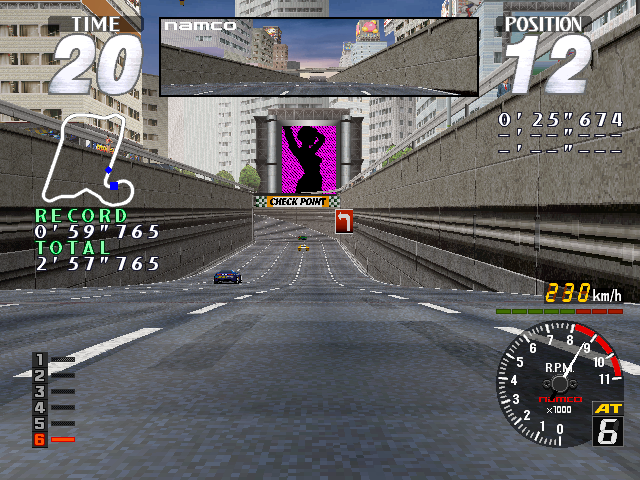Image resolution: width=640 pixels, height=480 pixels.
Task: Select the rear-view mirror display
Action: [319, 56]
